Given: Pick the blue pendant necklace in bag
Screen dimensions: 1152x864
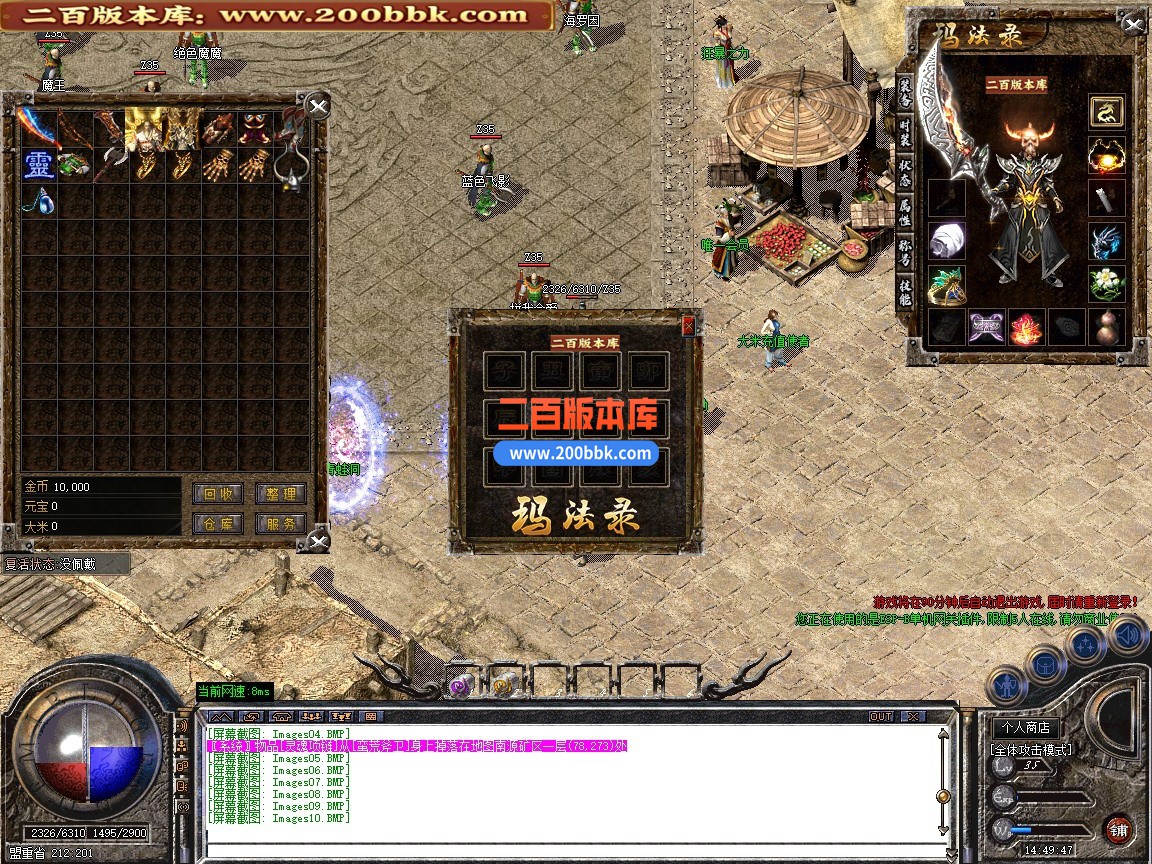Looking at the screenshot, I should [x=40, y=200].
